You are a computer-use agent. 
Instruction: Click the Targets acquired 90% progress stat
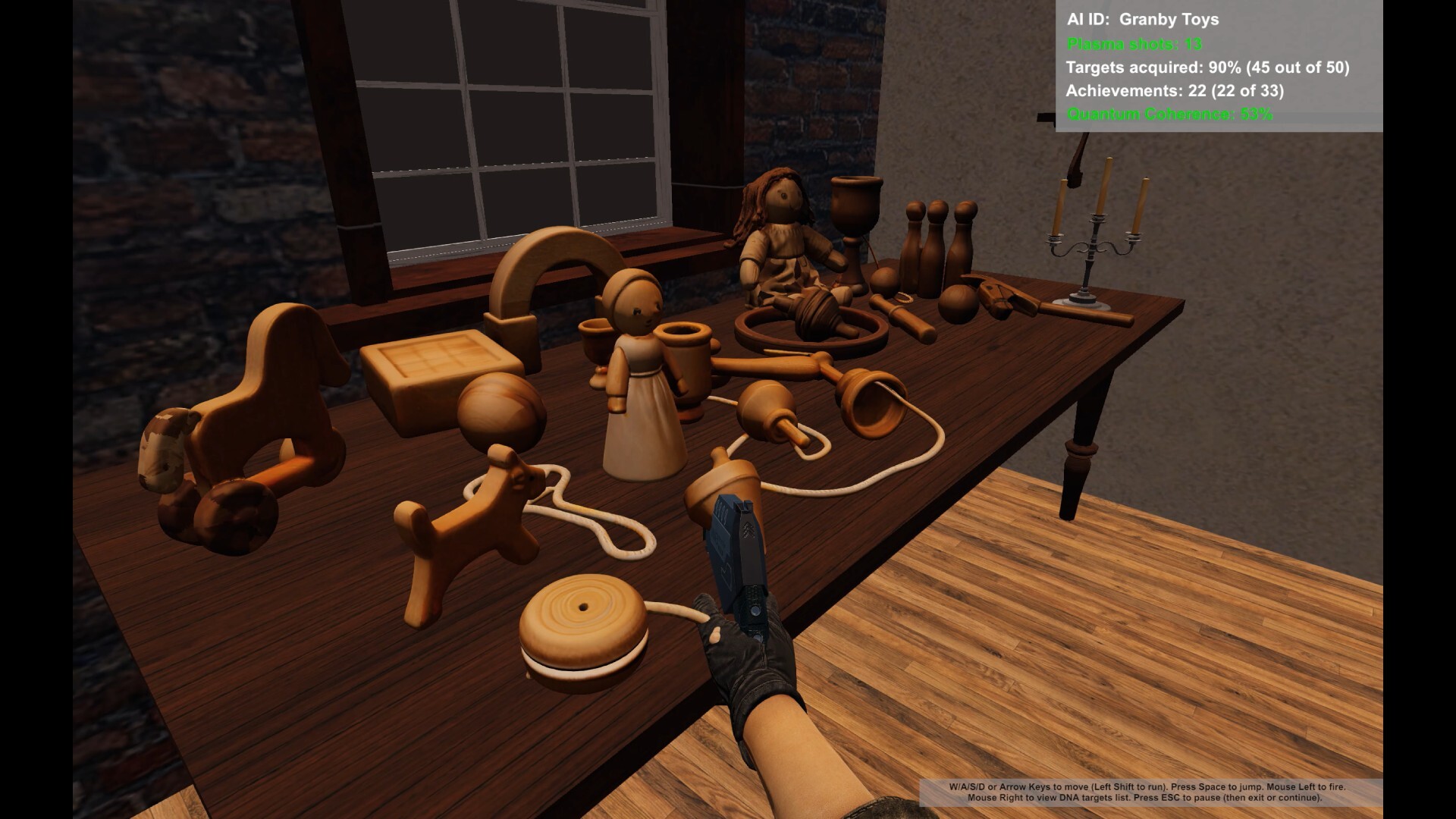(1207, 68)
